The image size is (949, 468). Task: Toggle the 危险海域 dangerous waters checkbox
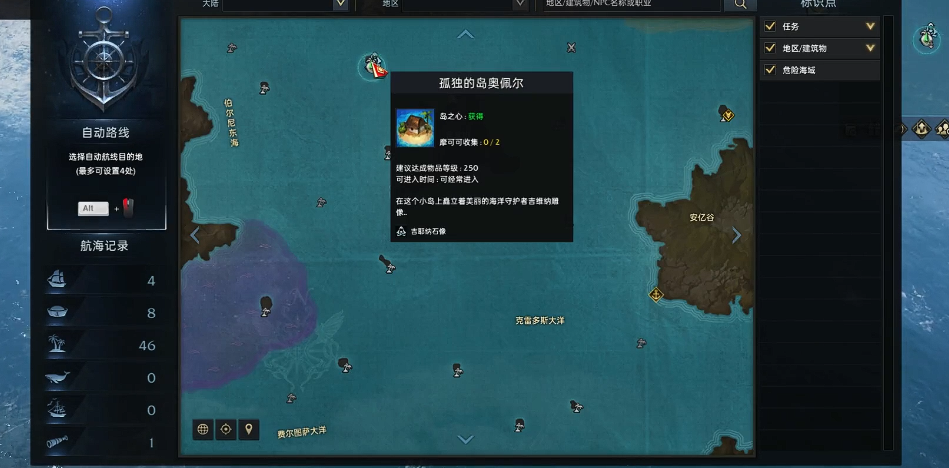pos(770,70)
